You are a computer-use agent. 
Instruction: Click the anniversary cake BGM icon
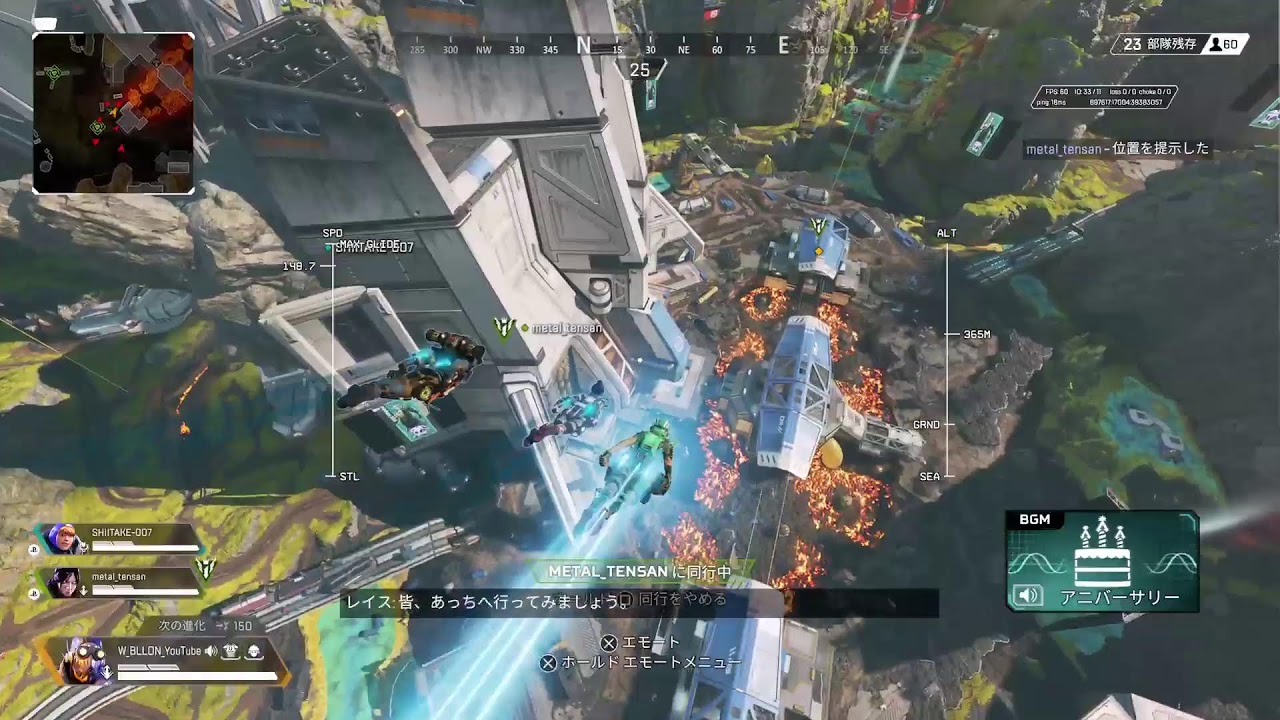coord(1102,553)
